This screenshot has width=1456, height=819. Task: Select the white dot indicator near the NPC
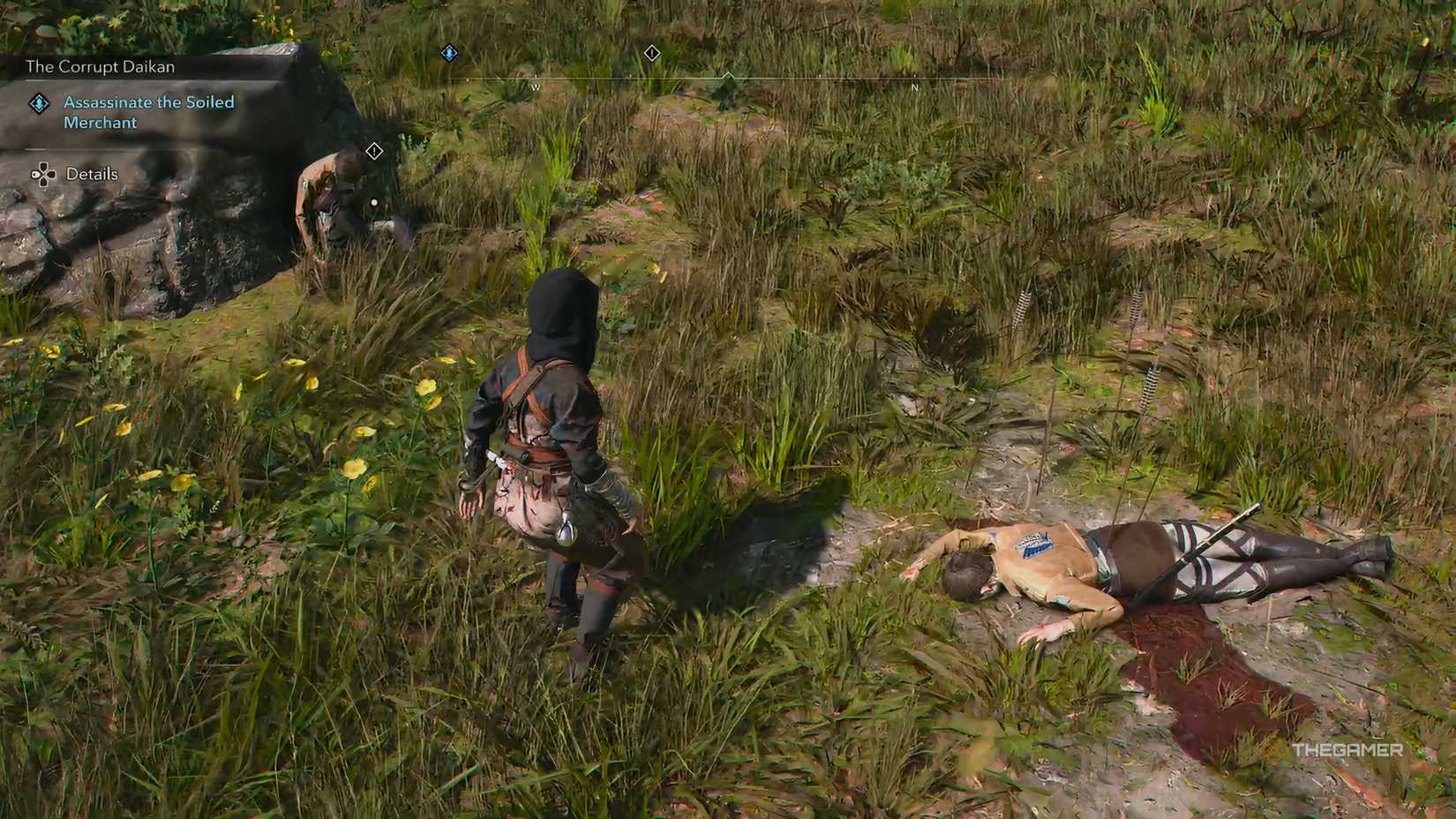tap(376, 202)
